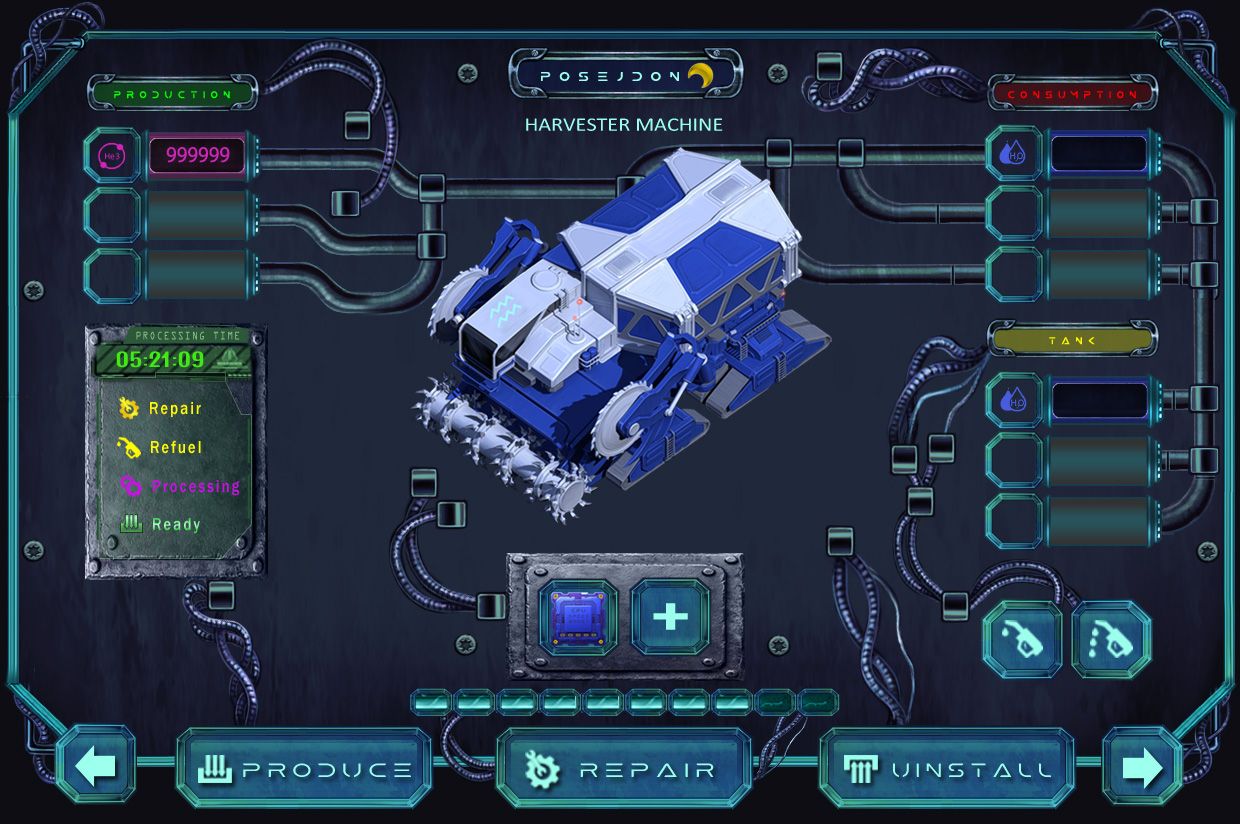Screen dimensions: 1240x824
Task: Click the yellow Tank header label
Action: coord(1072,340)
